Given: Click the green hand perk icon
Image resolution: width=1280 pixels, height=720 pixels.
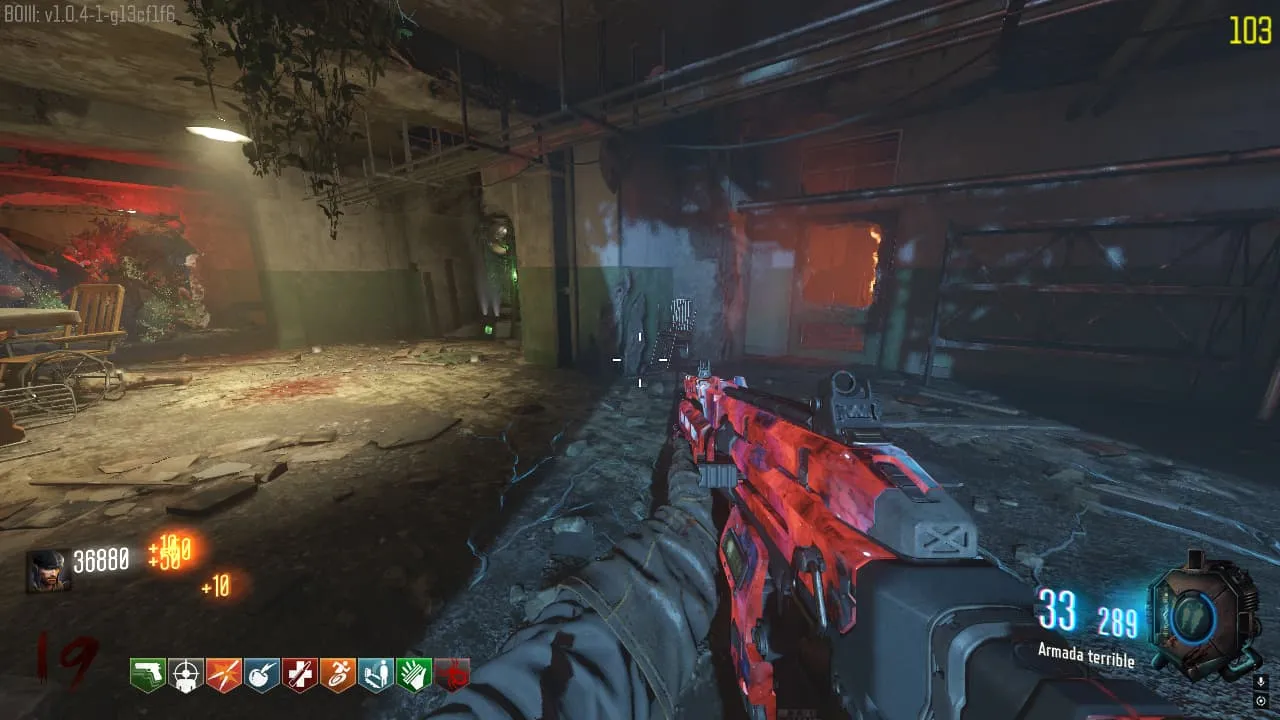Looking at the screenshot, I should coord(413,675).
